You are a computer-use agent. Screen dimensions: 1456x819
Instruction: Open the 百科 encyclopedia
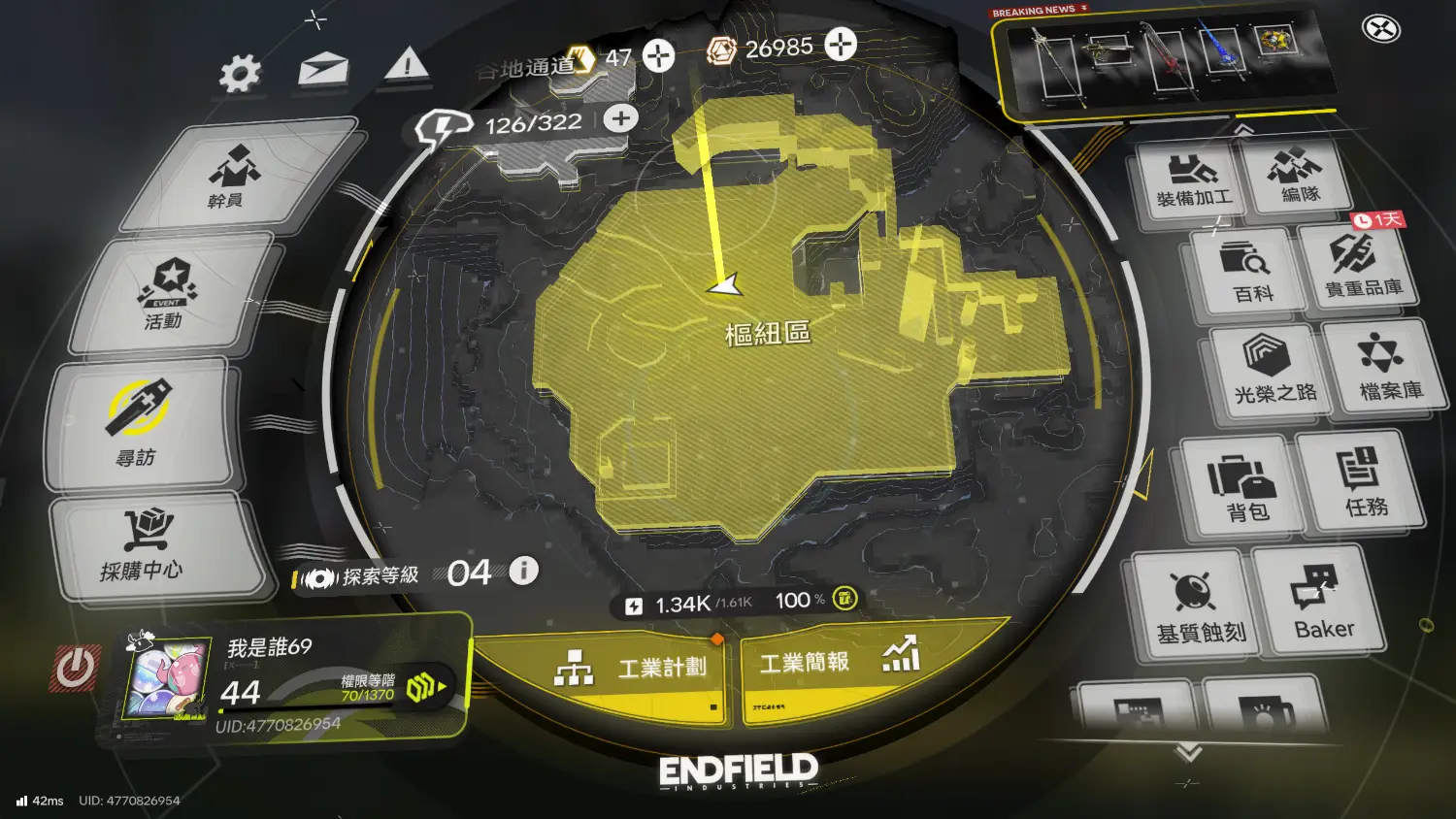(1250, 272)
